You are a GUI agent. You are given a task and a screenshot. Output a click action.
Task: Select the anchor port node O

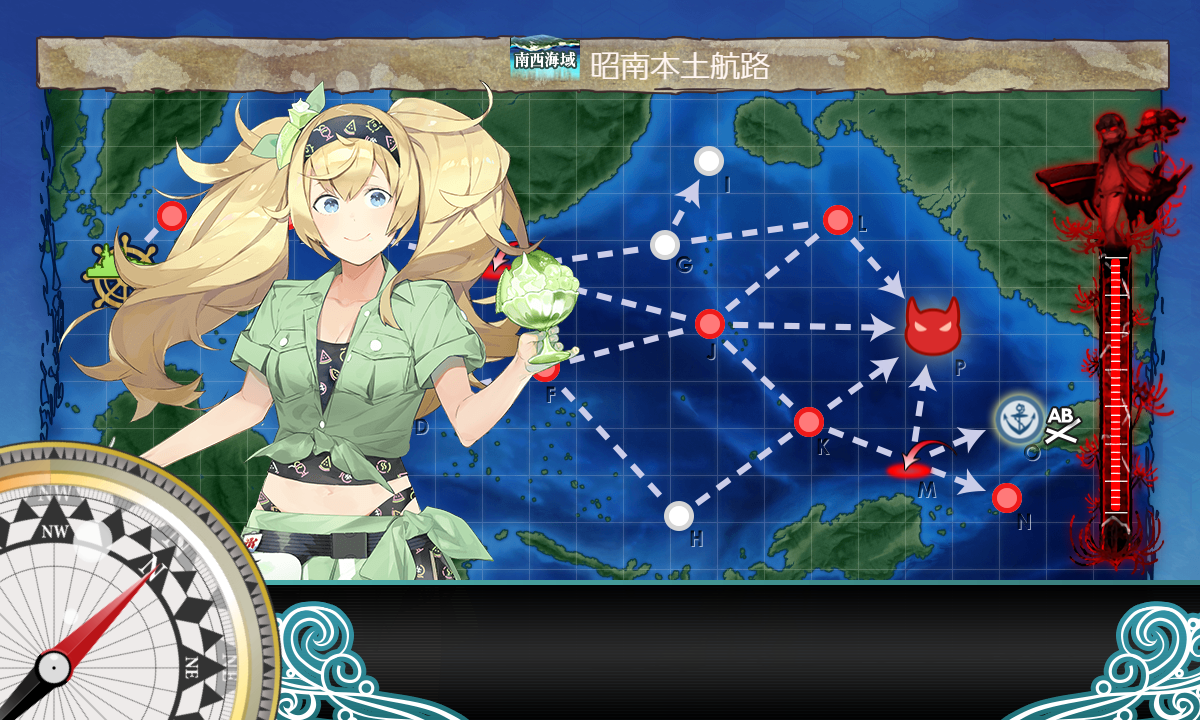pyautogui.click(x=1017, y=418)
